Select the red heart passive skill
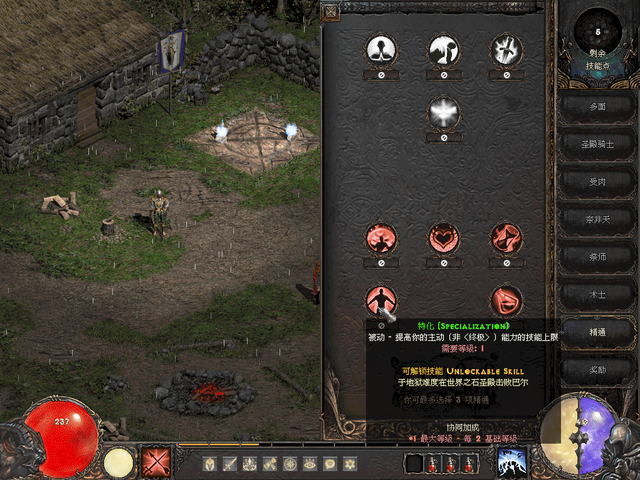Screen dimensions: 640x480 (443, 238)
